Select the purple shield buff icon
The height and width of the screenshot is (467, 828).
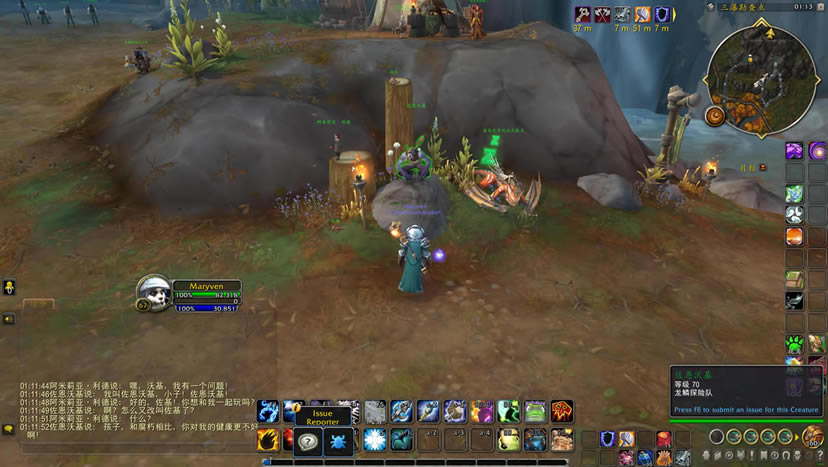662,14
